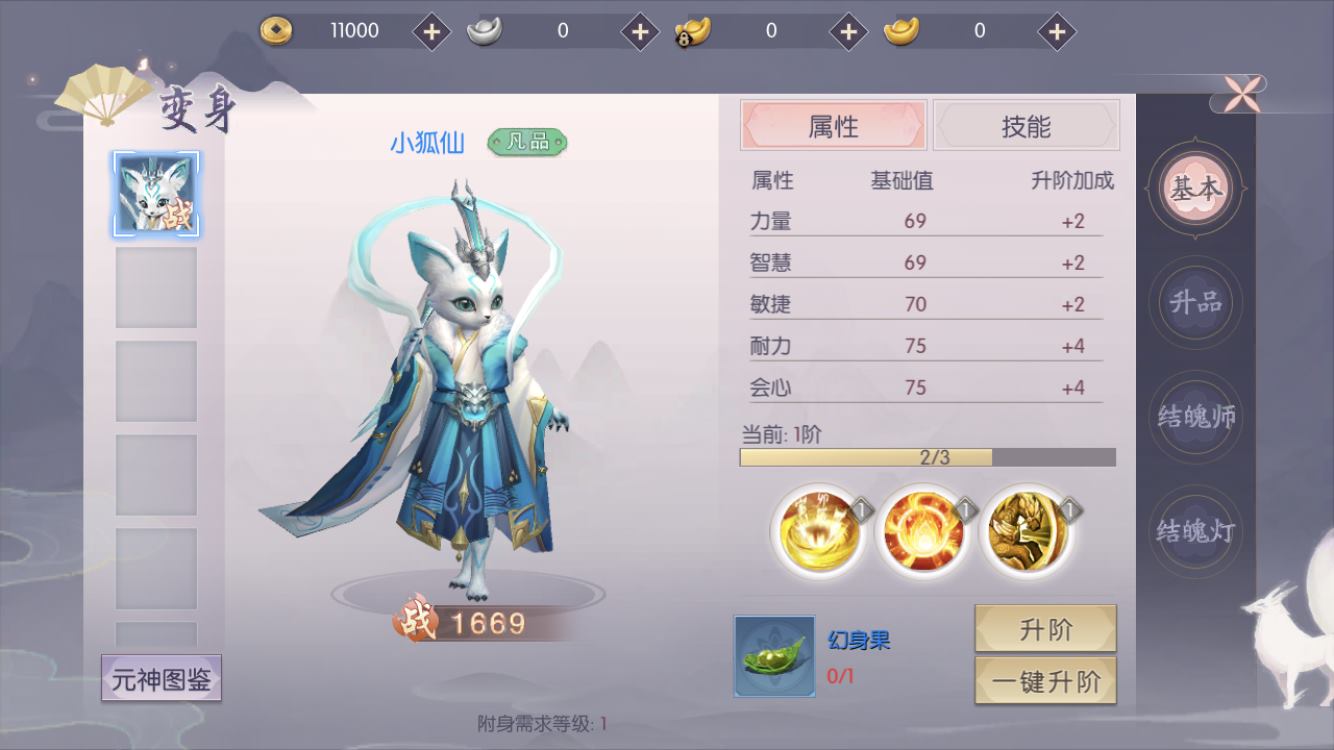Click the 凡品 quality label dropdown
Viewport: 1334px width, 750px height.
[x=528, y=143]
